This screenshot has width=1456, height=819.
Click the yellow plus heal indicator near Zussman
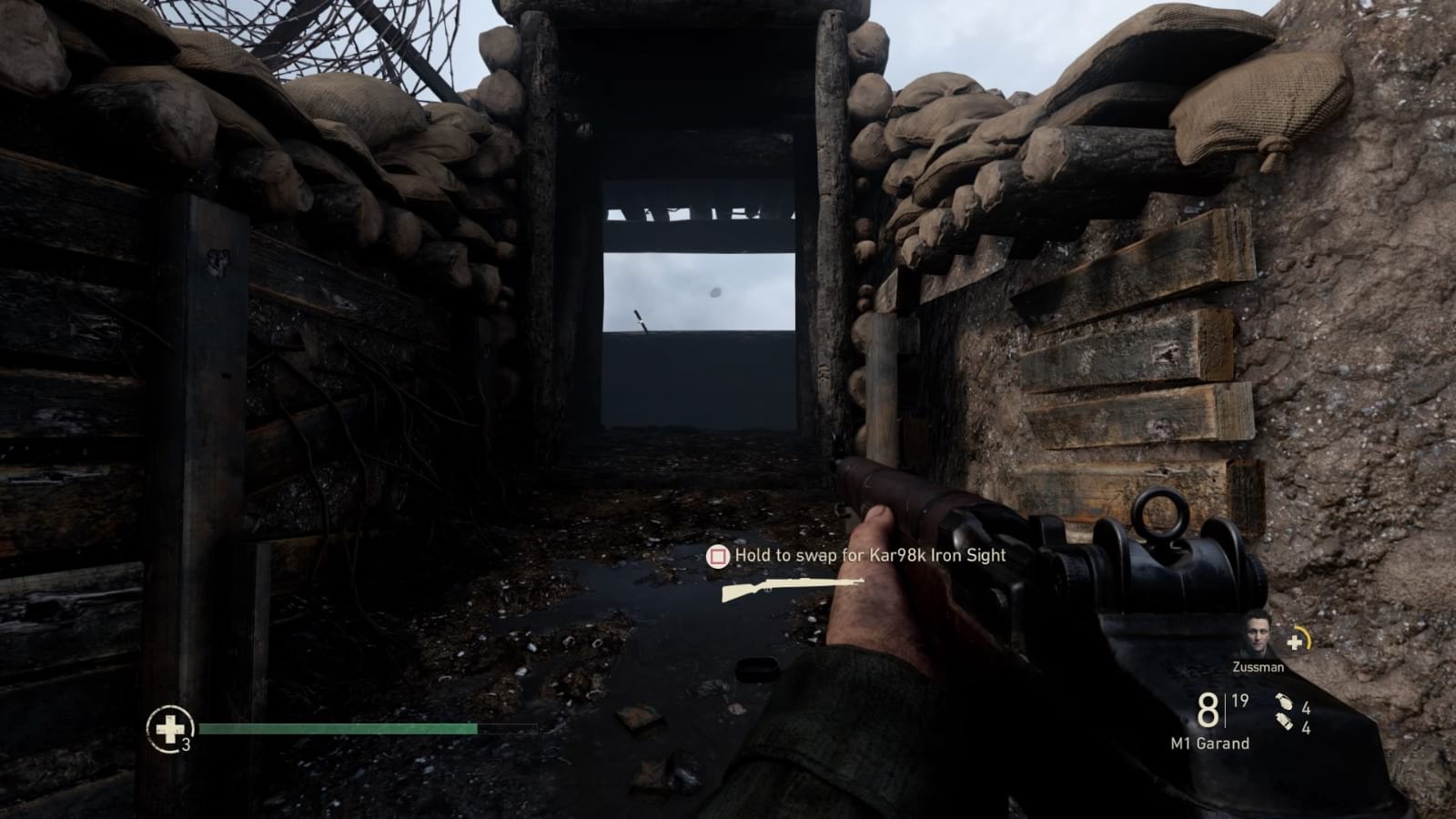pyautogui.click(x=1296, y=642)
